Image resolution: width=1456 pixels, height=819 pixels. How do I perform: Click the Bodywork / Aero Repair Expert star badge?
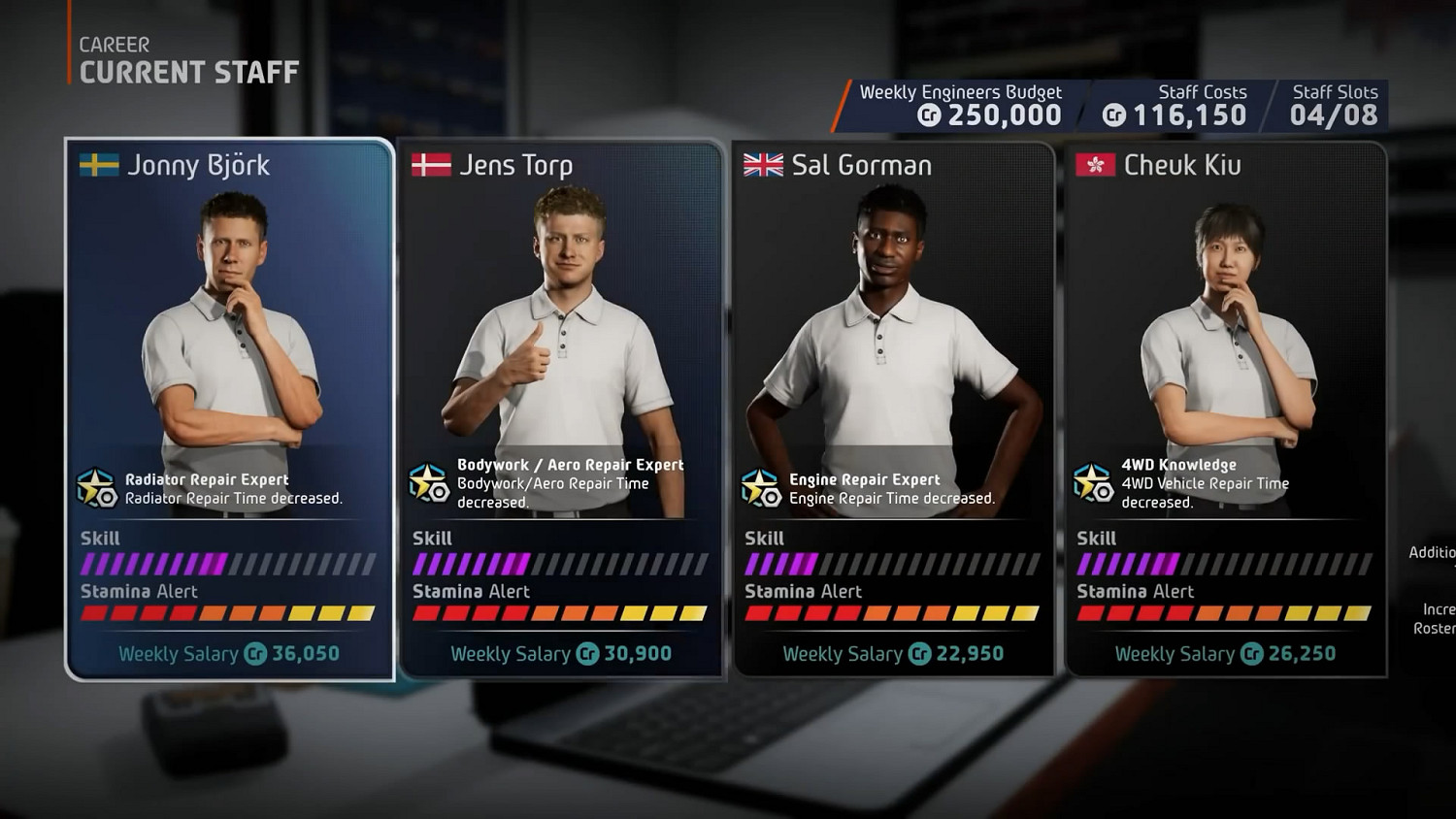point(428,480)
